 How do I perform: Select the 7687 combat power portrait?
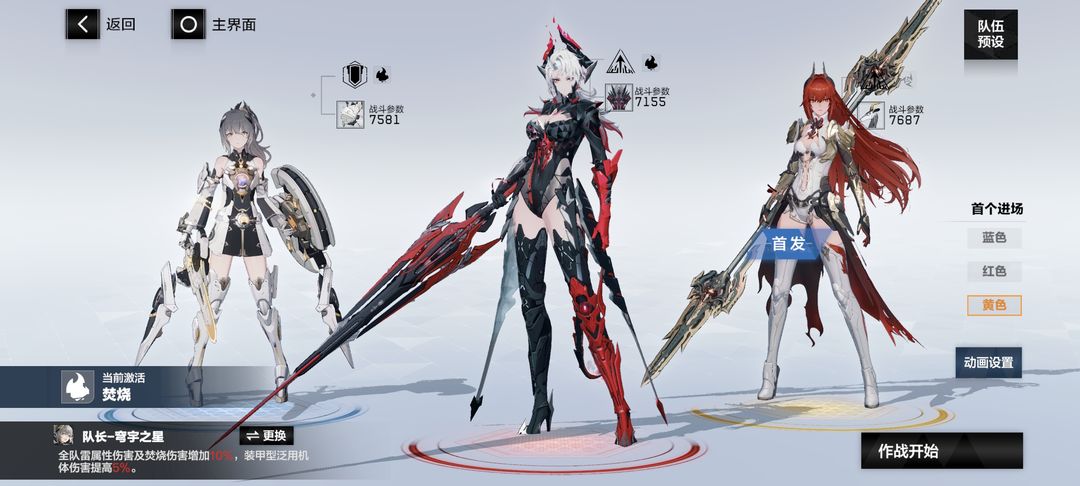tap(874, 115)
